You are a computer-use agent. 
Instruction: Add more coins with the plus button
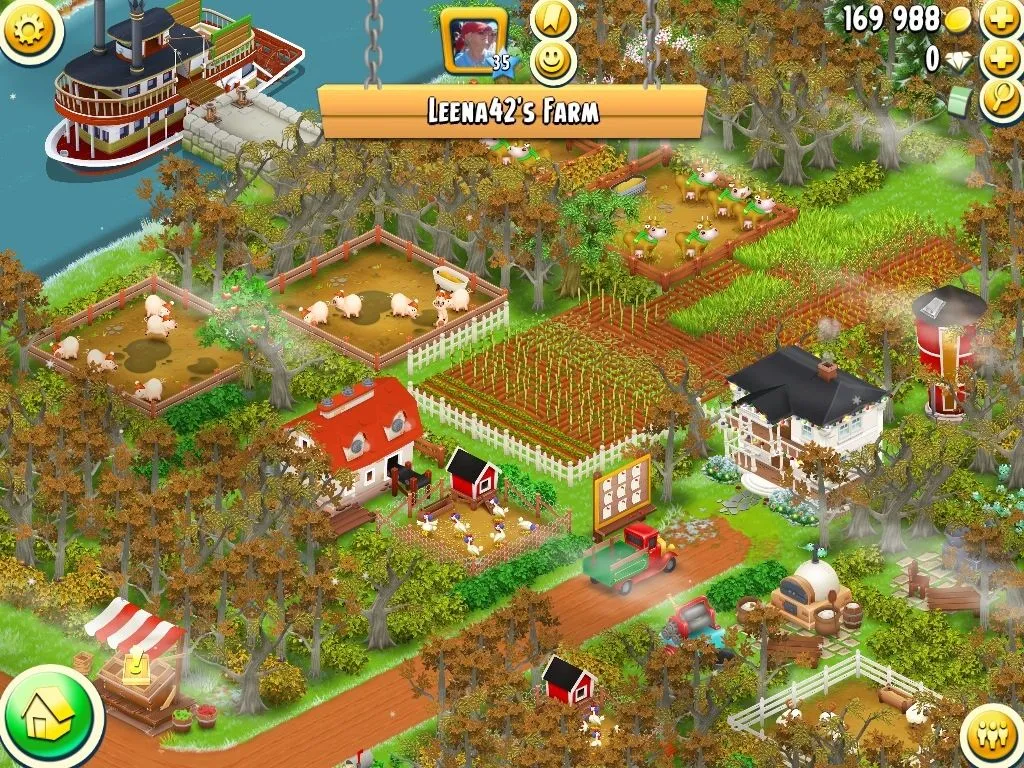[x=1001, y=18]
